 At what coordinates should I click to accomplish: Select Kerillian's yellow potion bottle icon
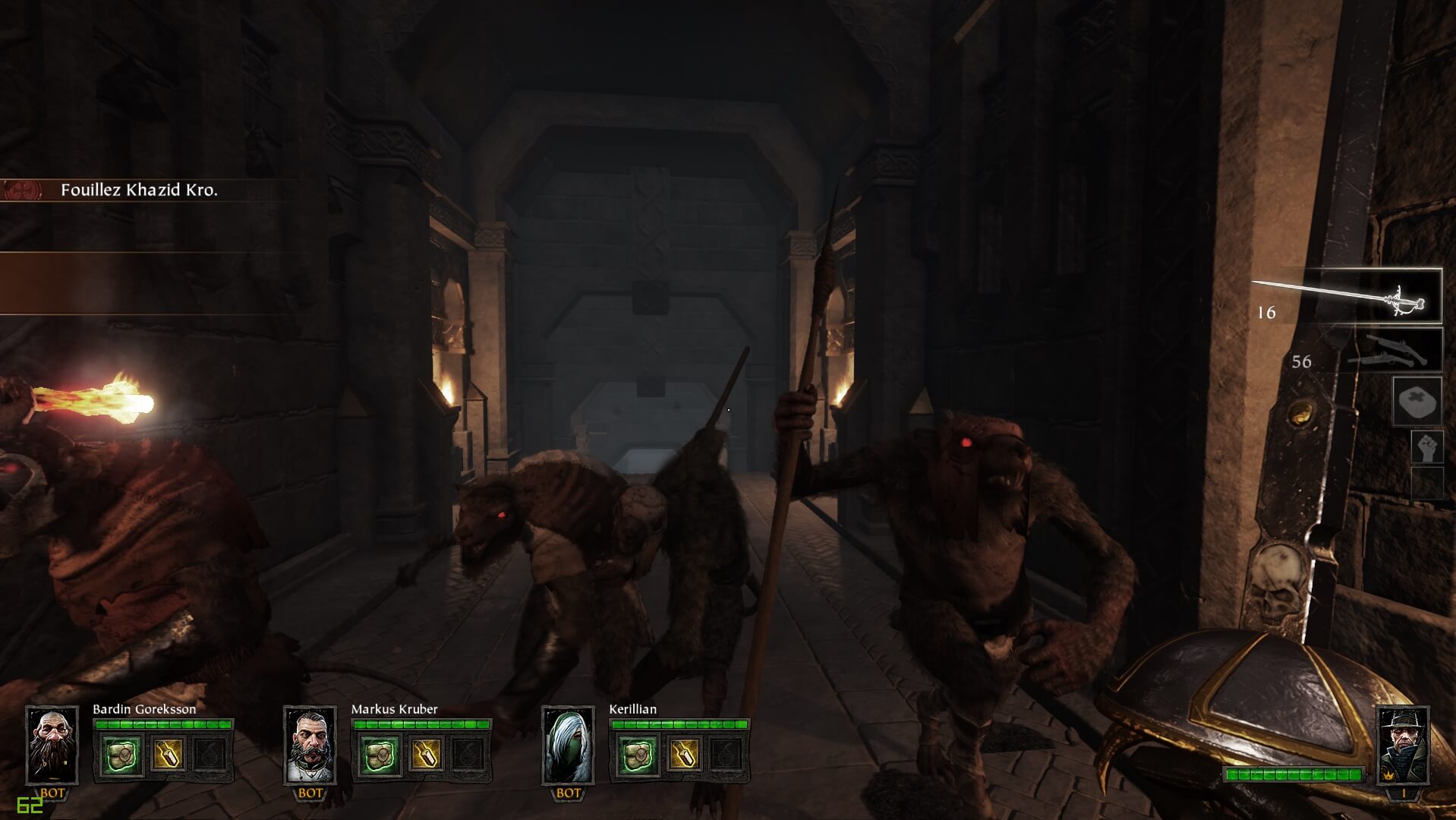pyautogui.click(x=682, y=755)
